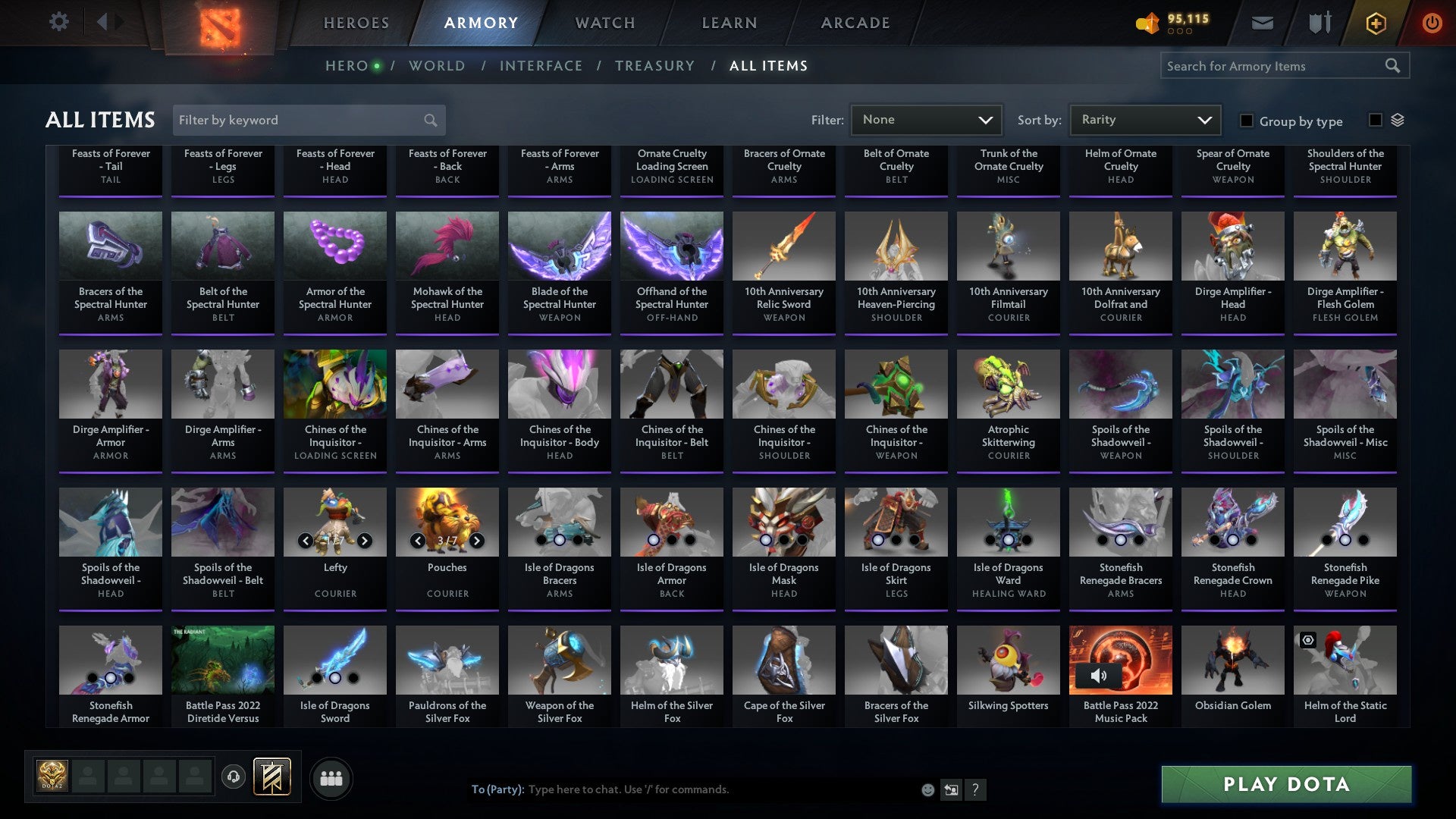Open the guild banner icon
1456x819 pixels.
[x=271, y=777]
